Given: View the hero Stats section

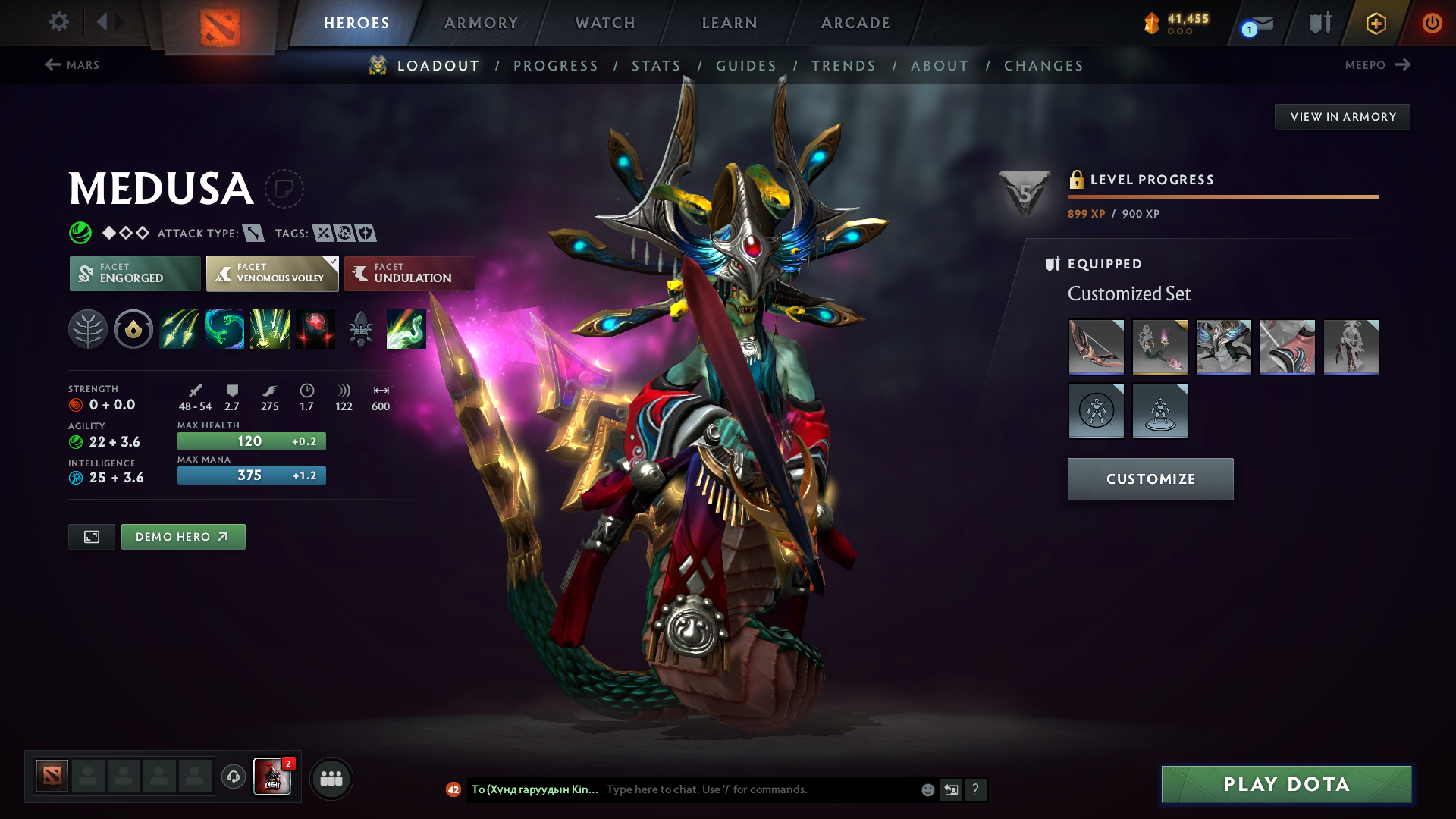Looking at the screenshot, I should [x=657, y=66].
